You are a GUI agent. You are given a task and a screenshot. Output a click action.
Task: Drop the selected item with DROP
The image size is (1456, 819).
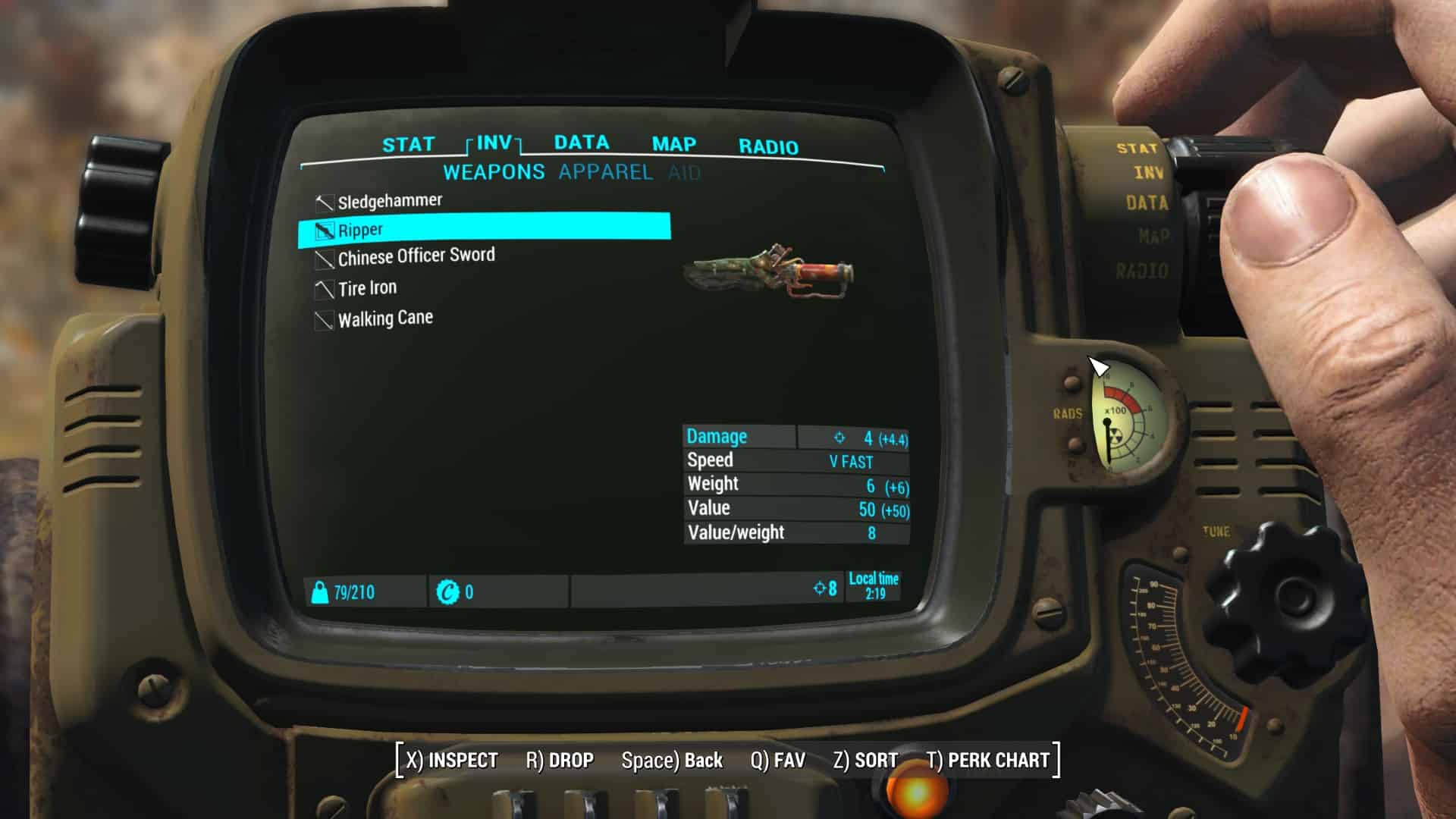[560, 760]
